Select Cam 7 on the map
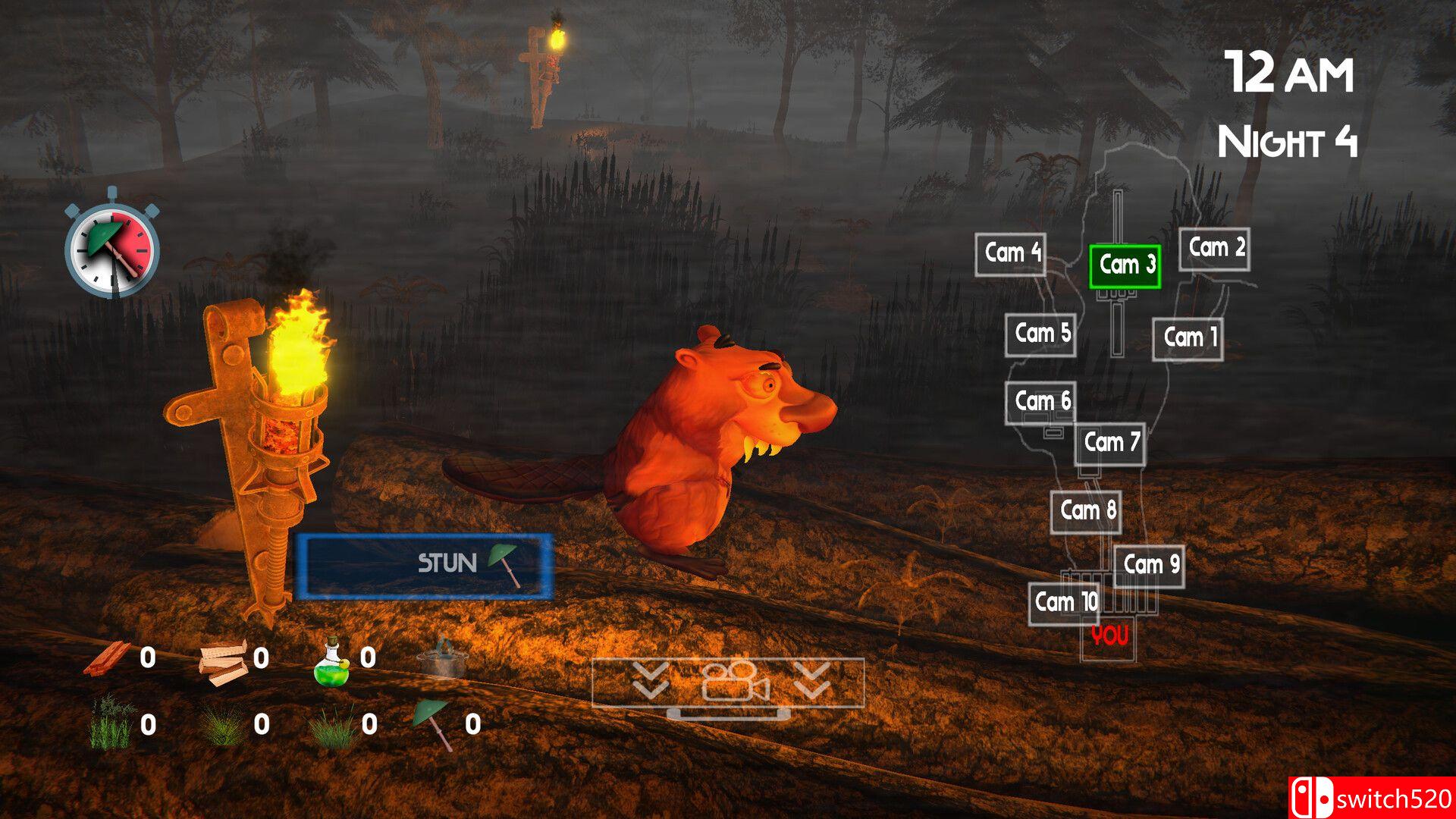This screenshot has height=819, width=1456. point(1109,444)
